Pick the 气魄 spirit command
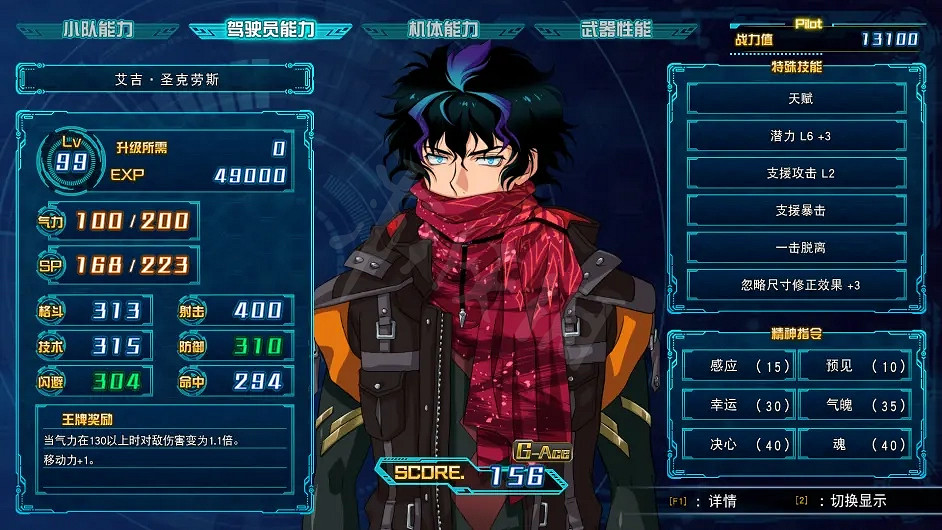Viewport: 942px width, 530px height. [x=853, y=405]
